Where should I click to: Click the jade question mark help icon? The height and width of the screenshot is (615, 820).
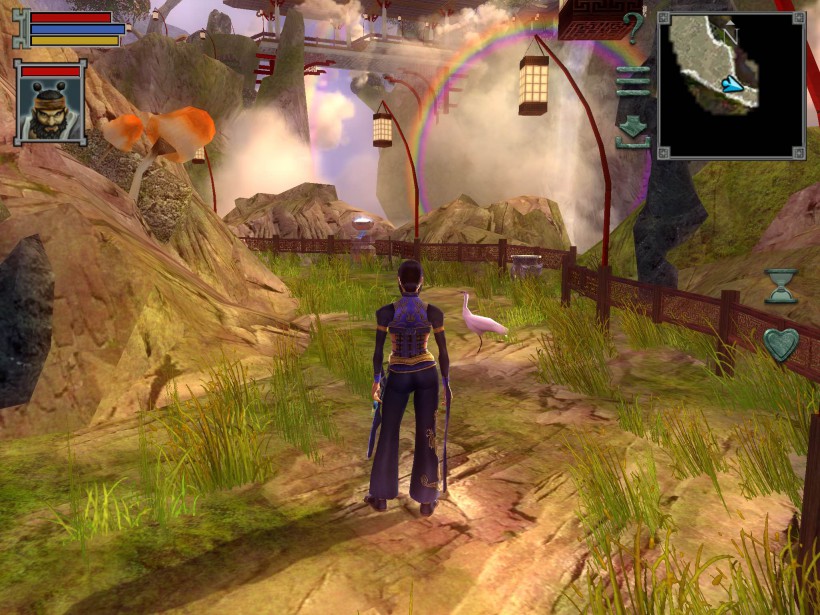coord(632,28)
